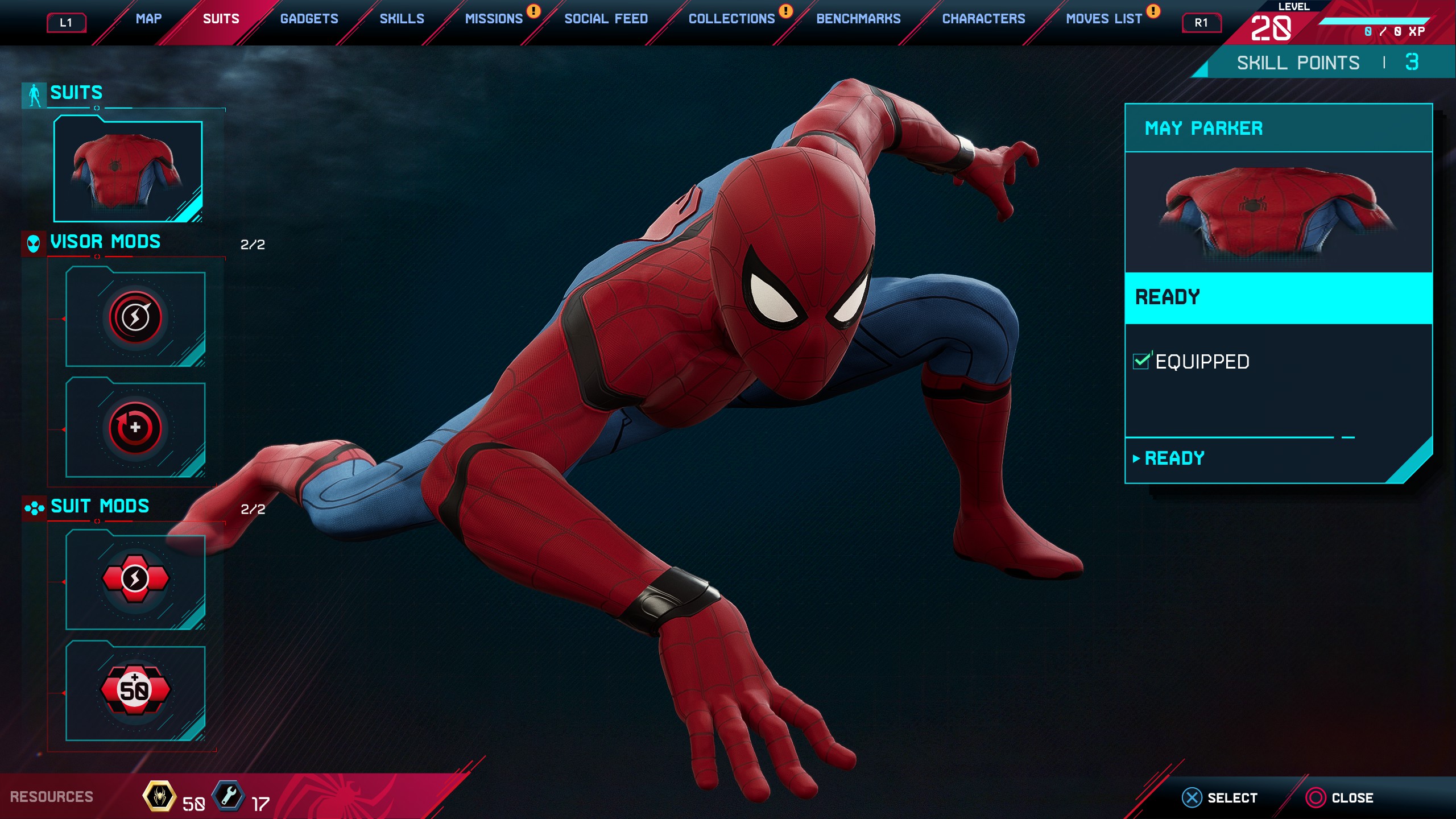The image size is (1456, 819).
Task: Open the Collections tab
Action: tap(731, 19)
